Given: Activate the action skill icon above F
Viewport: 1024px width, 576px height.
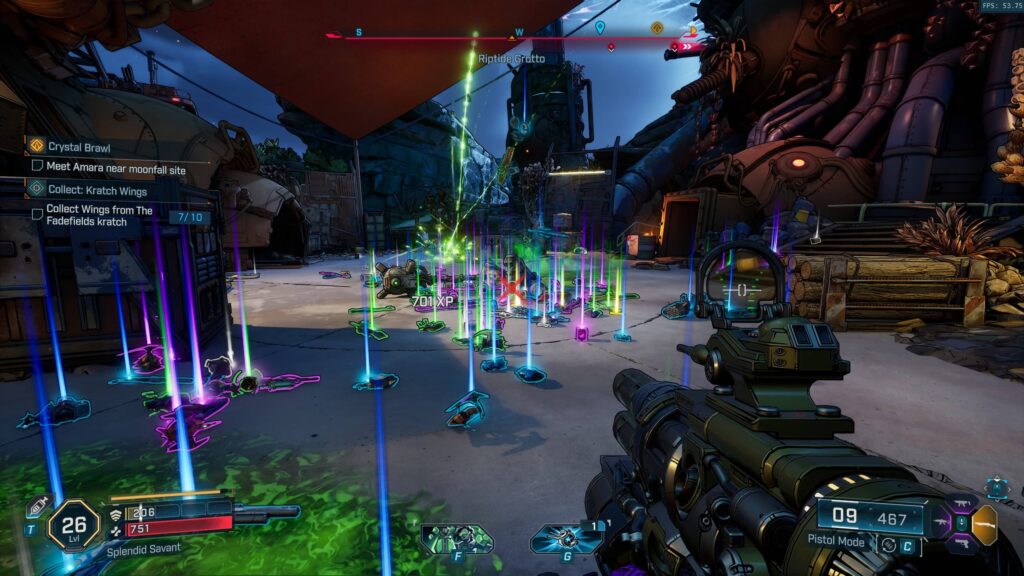Looking at the screenshot, I should (456, 538).
